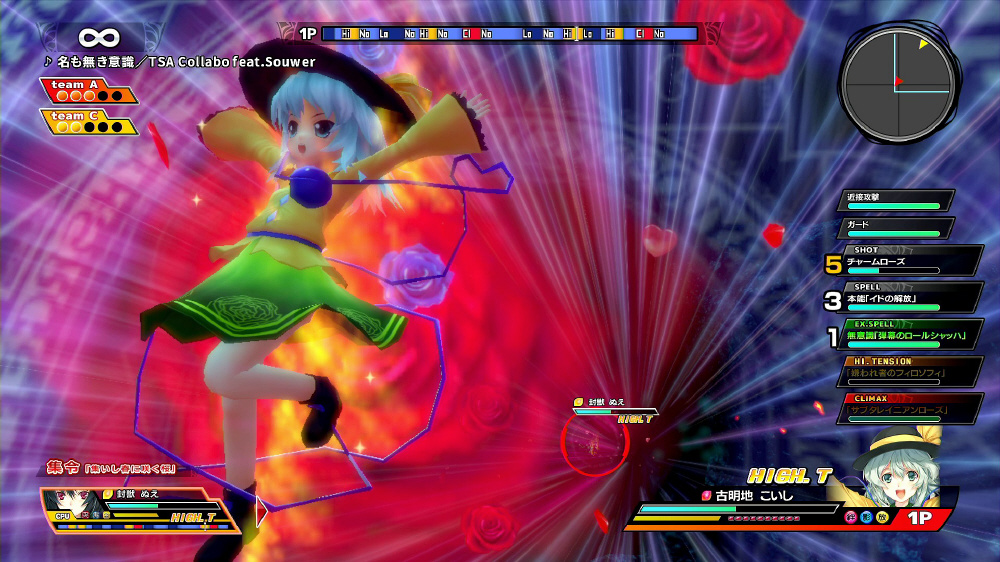Click the infinity timer emblem
This screenshot has height=562, width=1000.
pos(98,37)
